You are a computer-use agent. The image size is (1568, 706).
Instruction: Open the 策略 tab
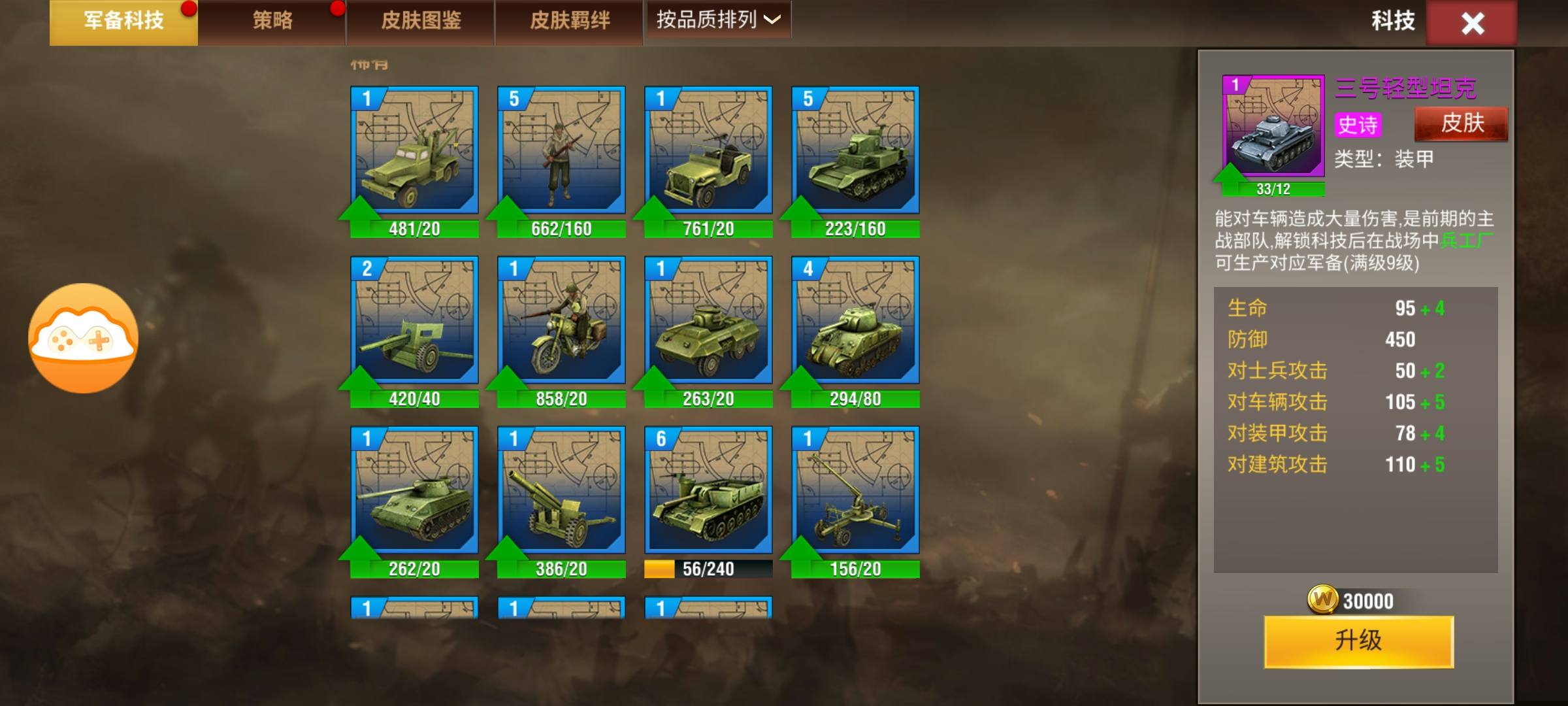pyautogui.click(x=272, y=22)
